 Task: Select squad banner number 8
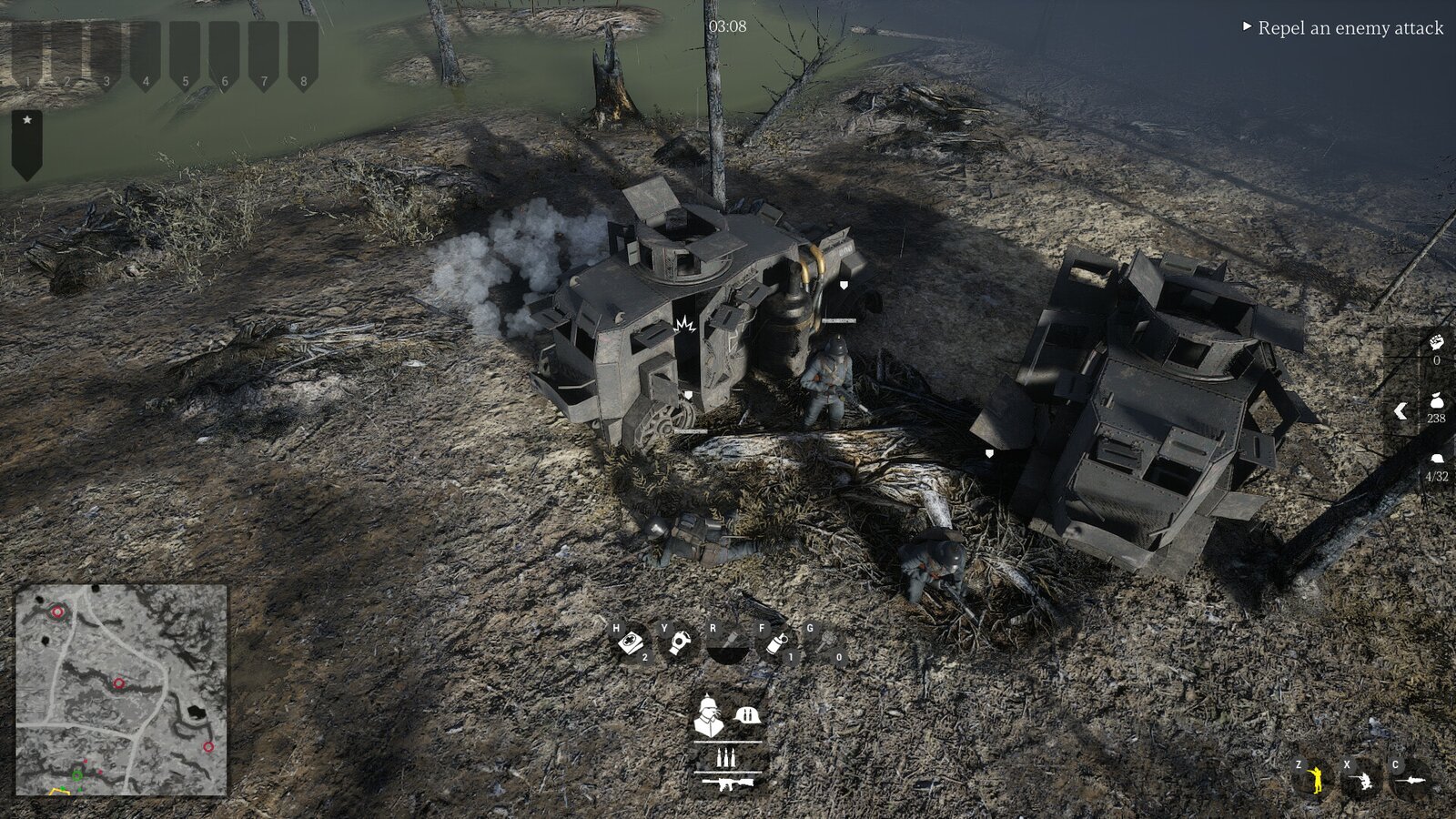point(303,56)
